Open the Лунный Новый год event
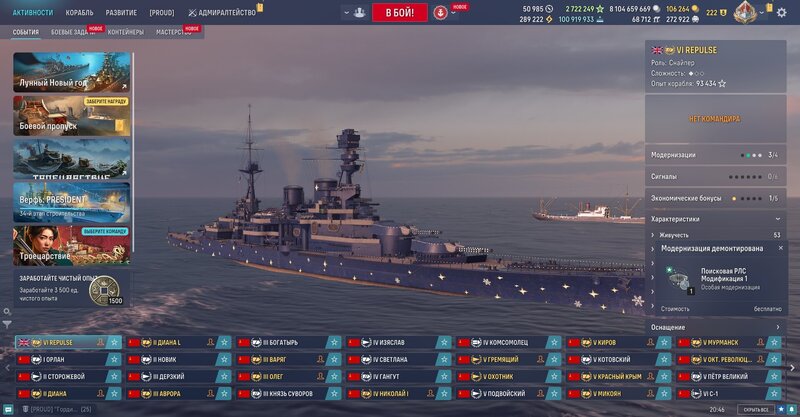800x417 pixels. (72, 73)
